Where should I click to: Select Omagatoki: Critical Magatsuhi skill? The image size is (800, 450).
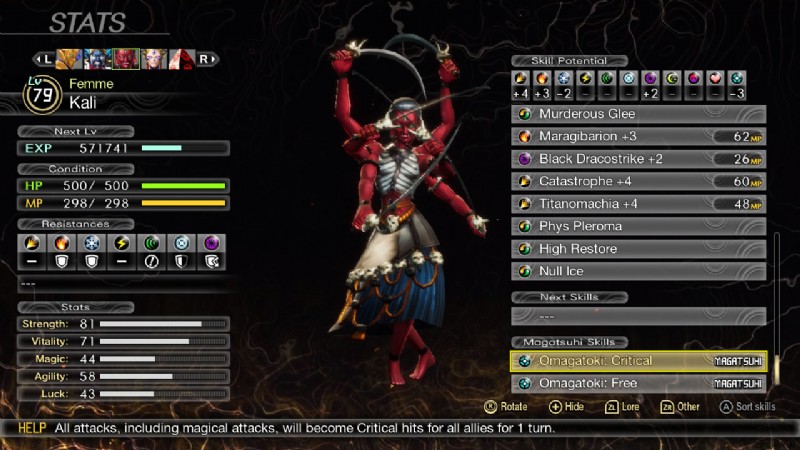coord(640,361)
